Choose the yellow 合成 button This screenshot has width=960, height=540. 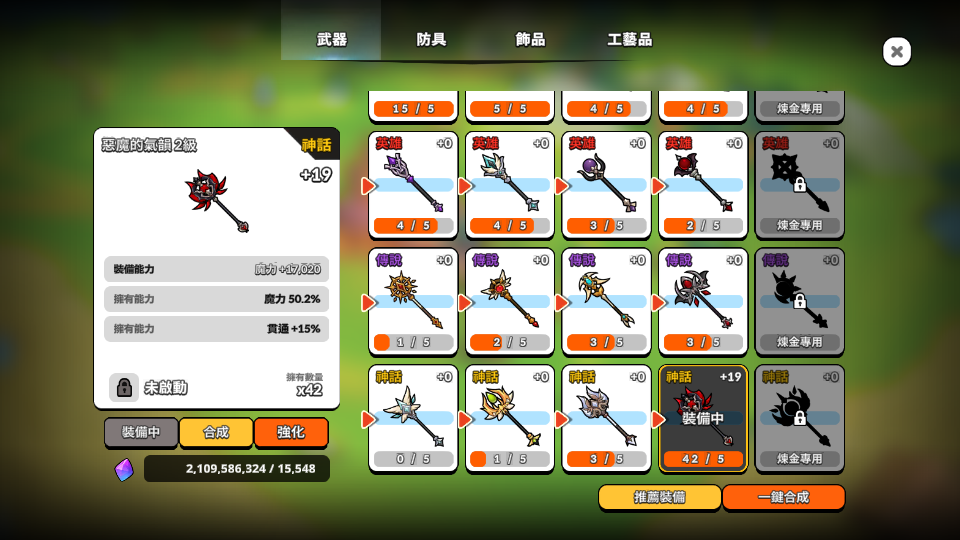[x=216, y=432]
